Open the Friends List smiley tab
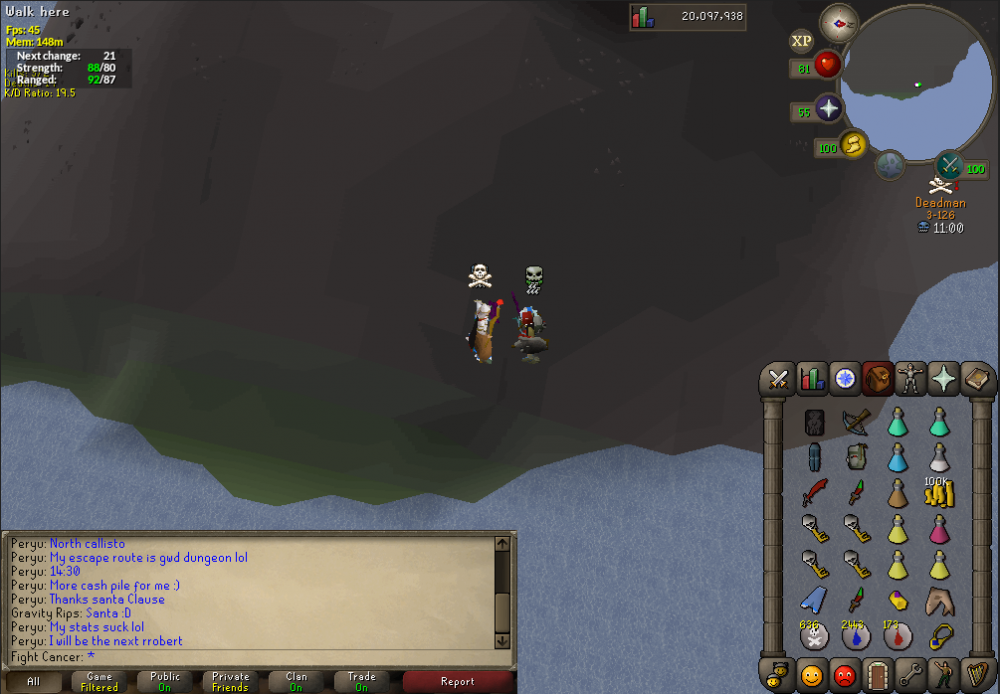The image size is (1000, 694). [x=812, y=674]
